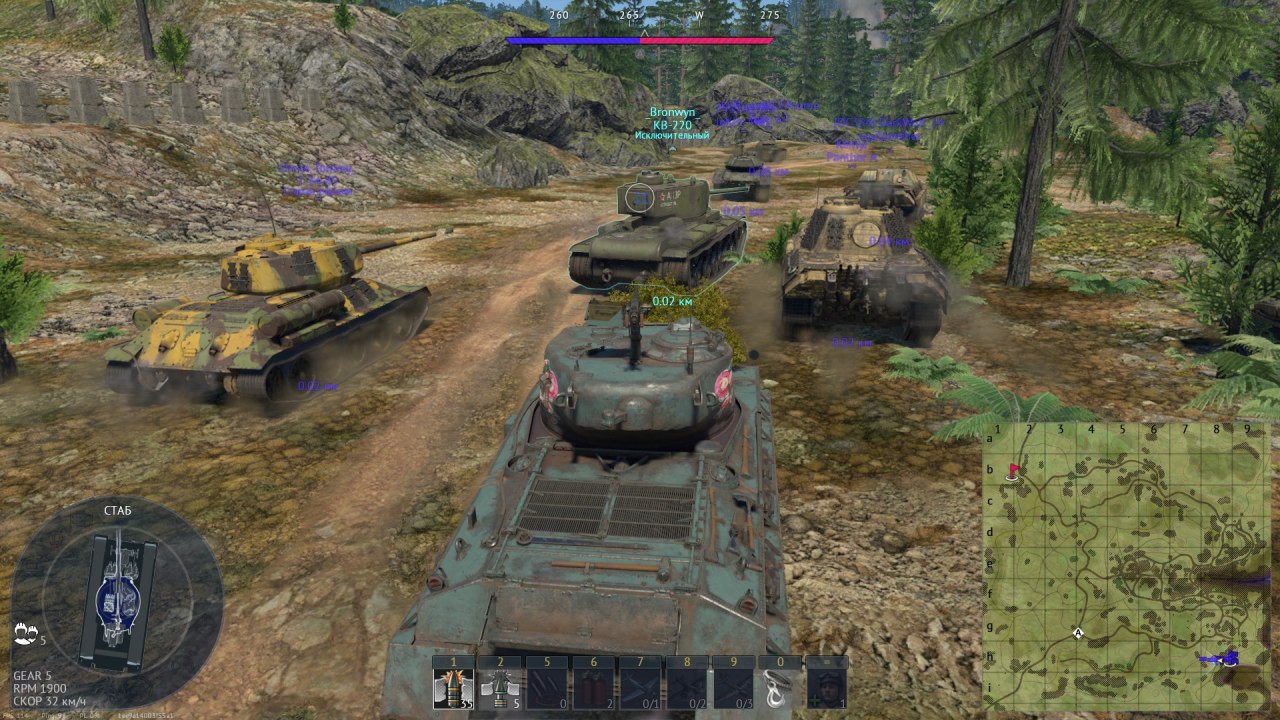Click the red flag marker on the minimap
Image resolution: width=1280 pixels, height=720 pixels.
click(x=1013, y=470)
